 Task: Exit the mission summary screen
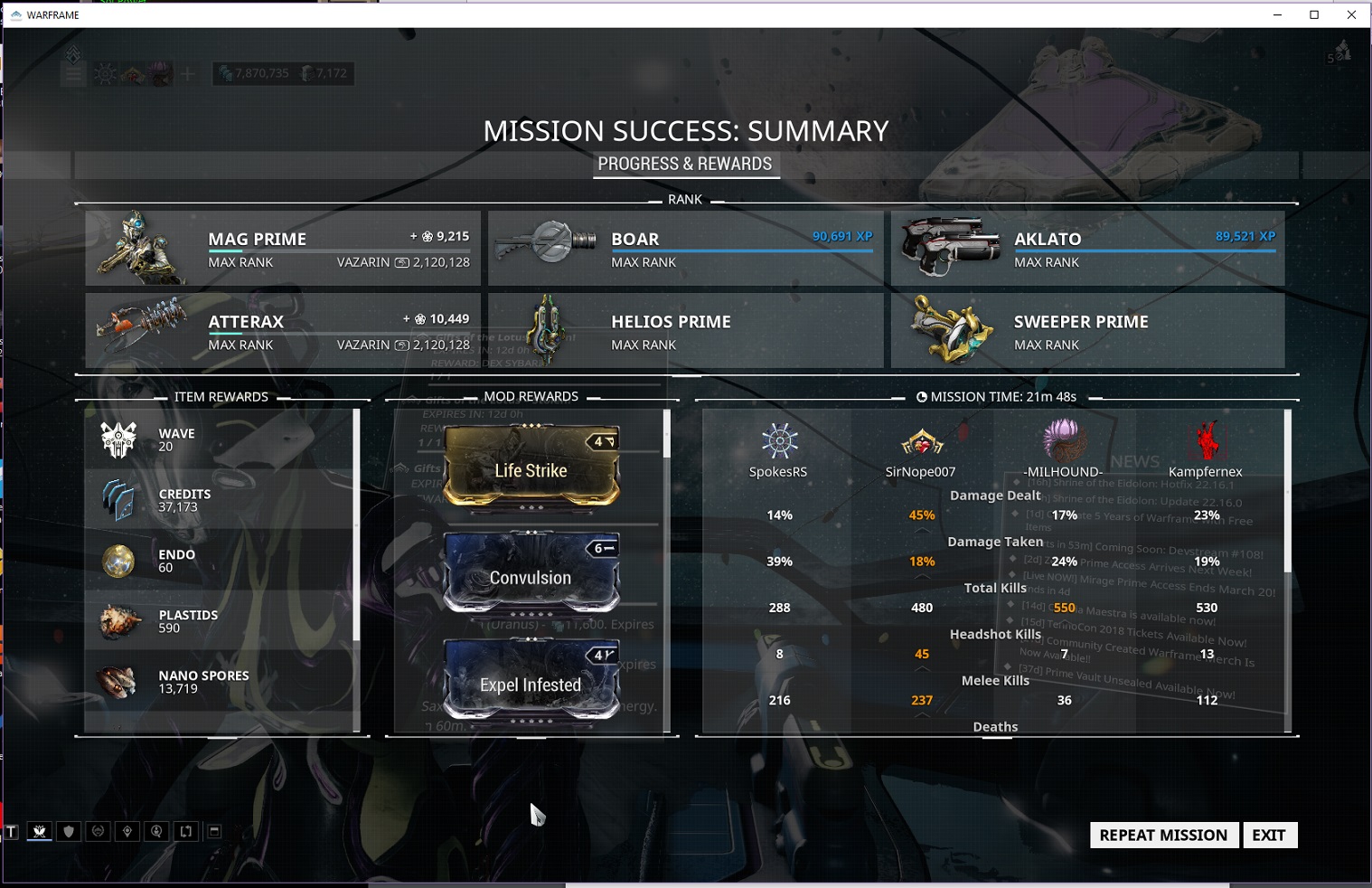(x=1269, y=835)
